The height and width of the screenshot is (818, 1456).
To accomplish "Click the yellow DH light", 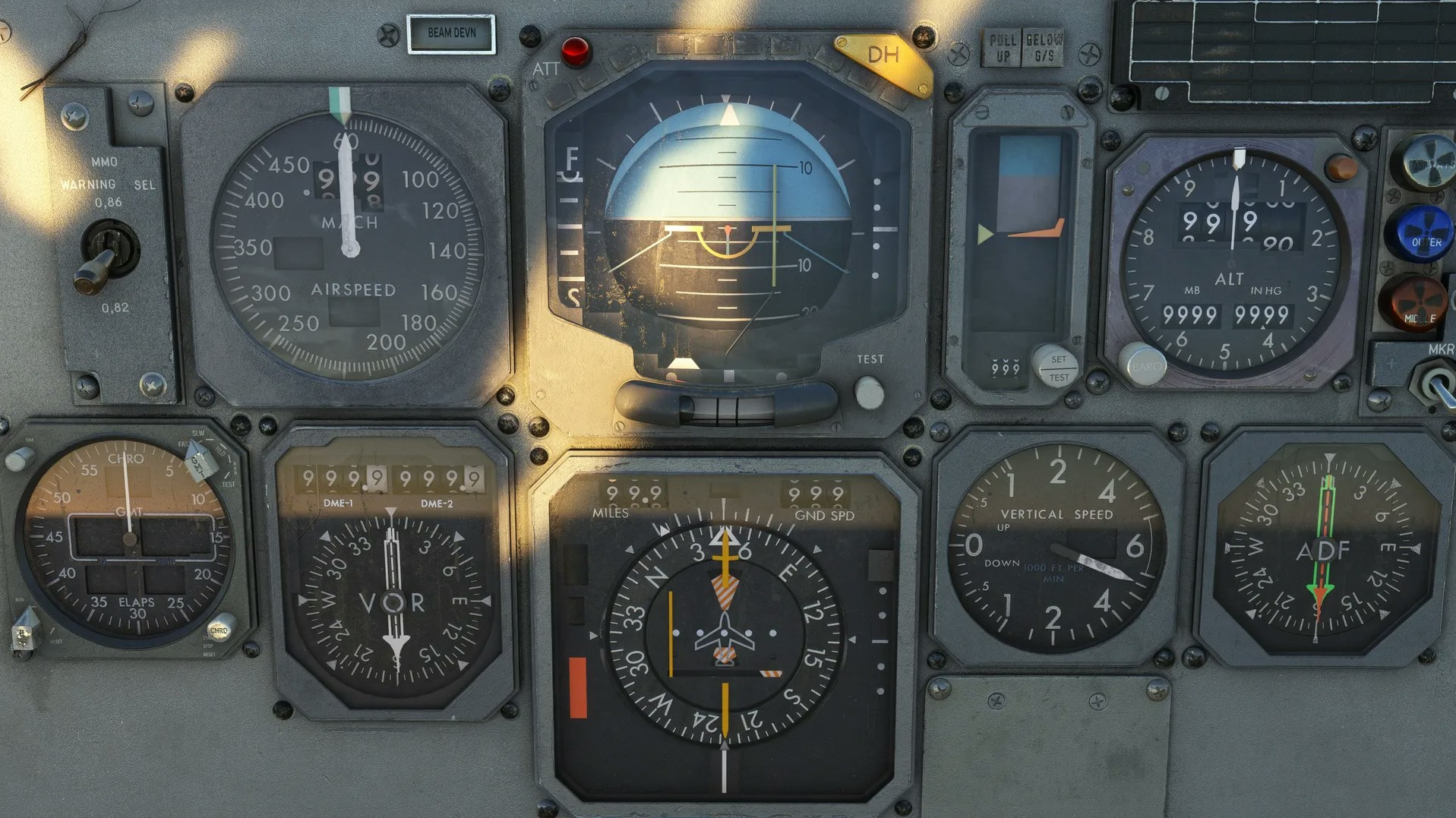I will [x=883, y=58].
